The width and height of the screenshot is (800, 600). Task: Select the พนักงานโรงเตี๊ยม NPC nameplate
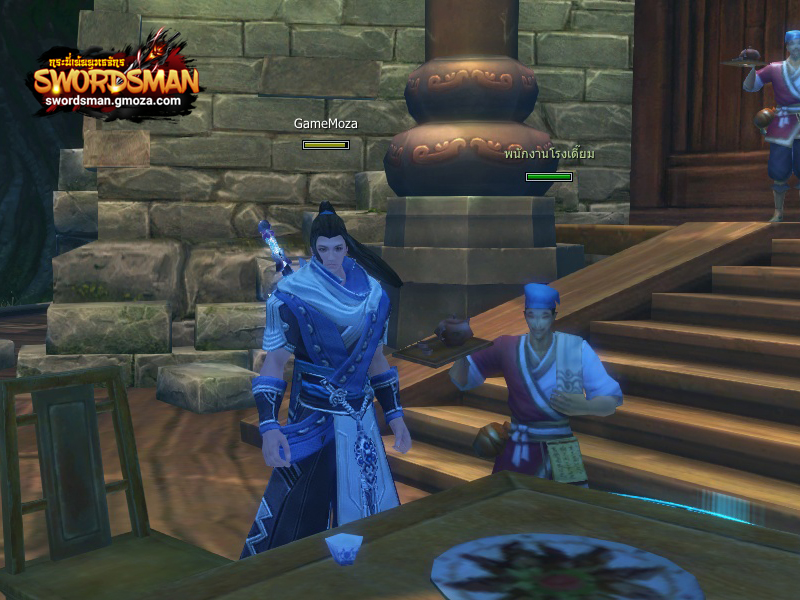(549, 155)
